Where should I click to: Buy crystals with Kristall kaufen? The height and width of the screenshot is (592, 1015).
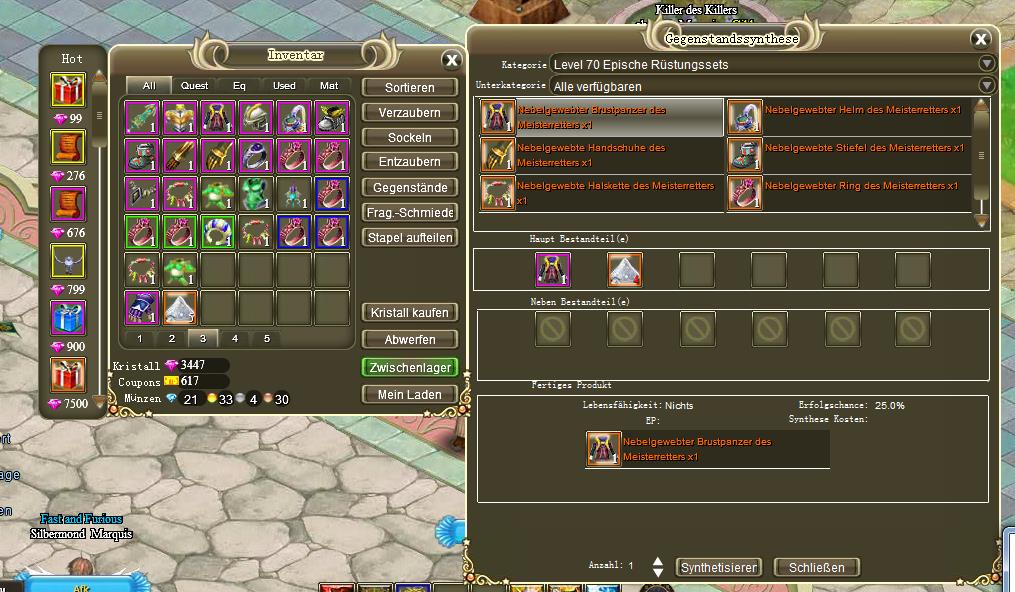[409, 312]
